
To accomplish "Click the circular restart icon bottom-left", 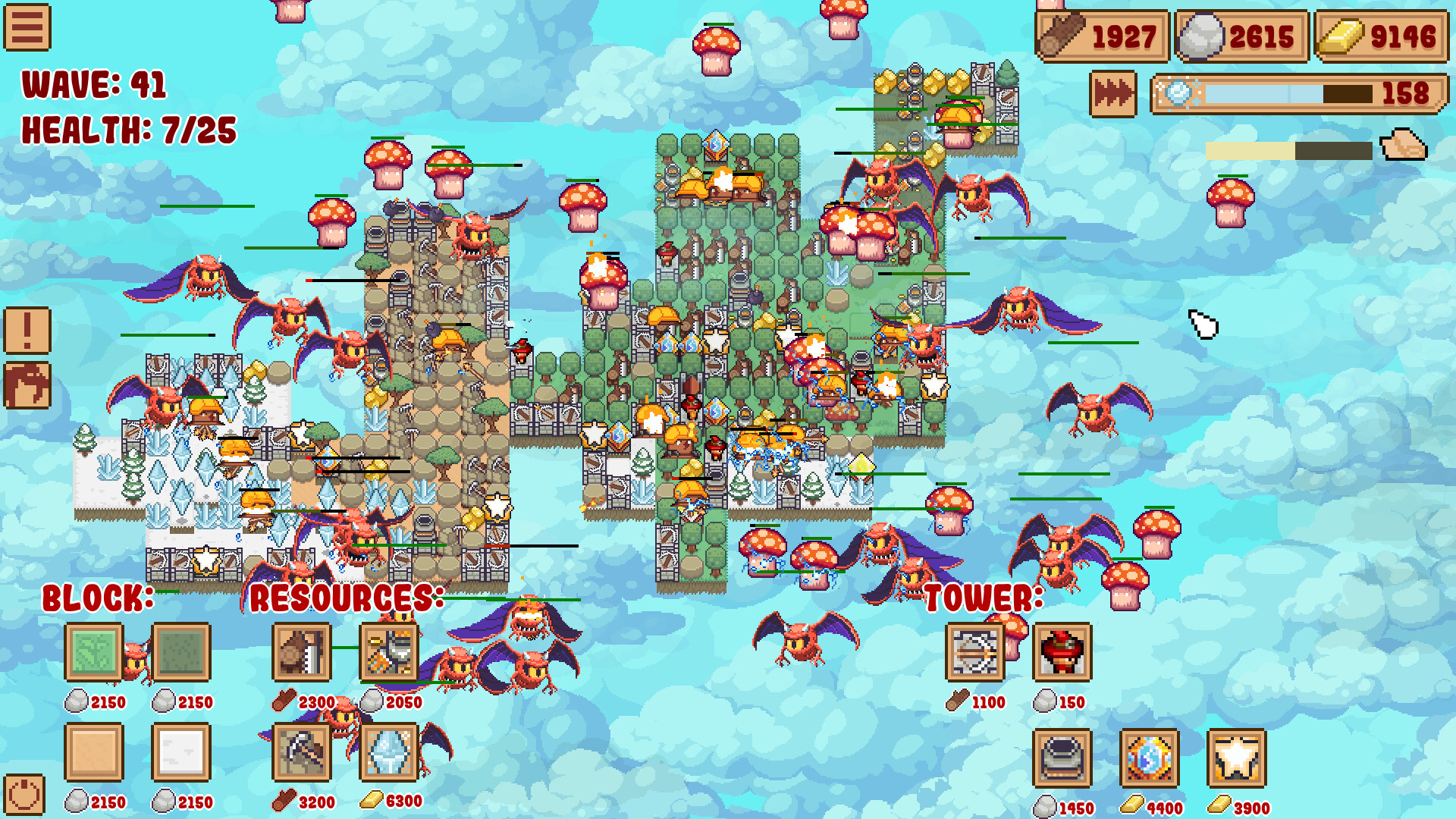I will 25,793.
